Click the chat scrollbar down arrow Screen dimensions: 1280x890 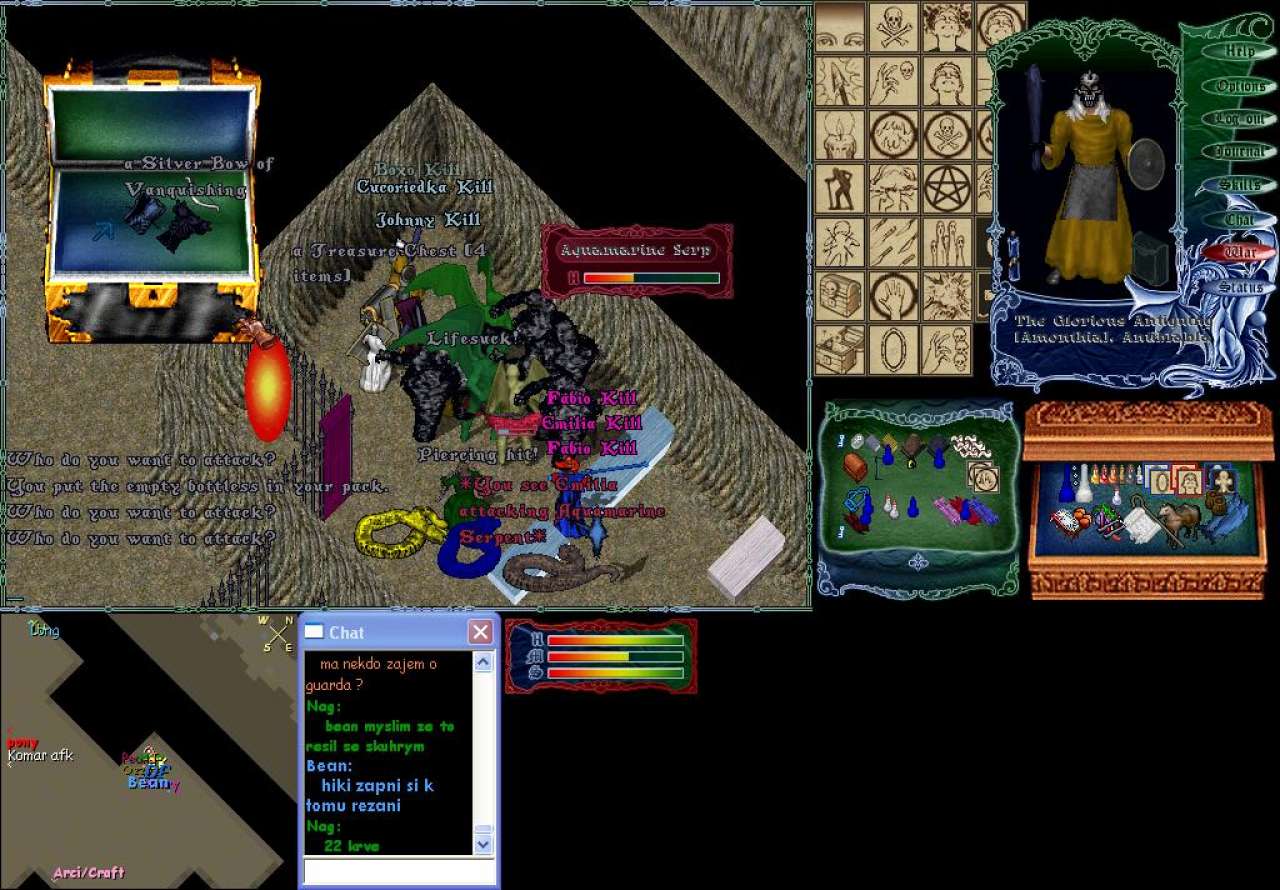[483, 844]
